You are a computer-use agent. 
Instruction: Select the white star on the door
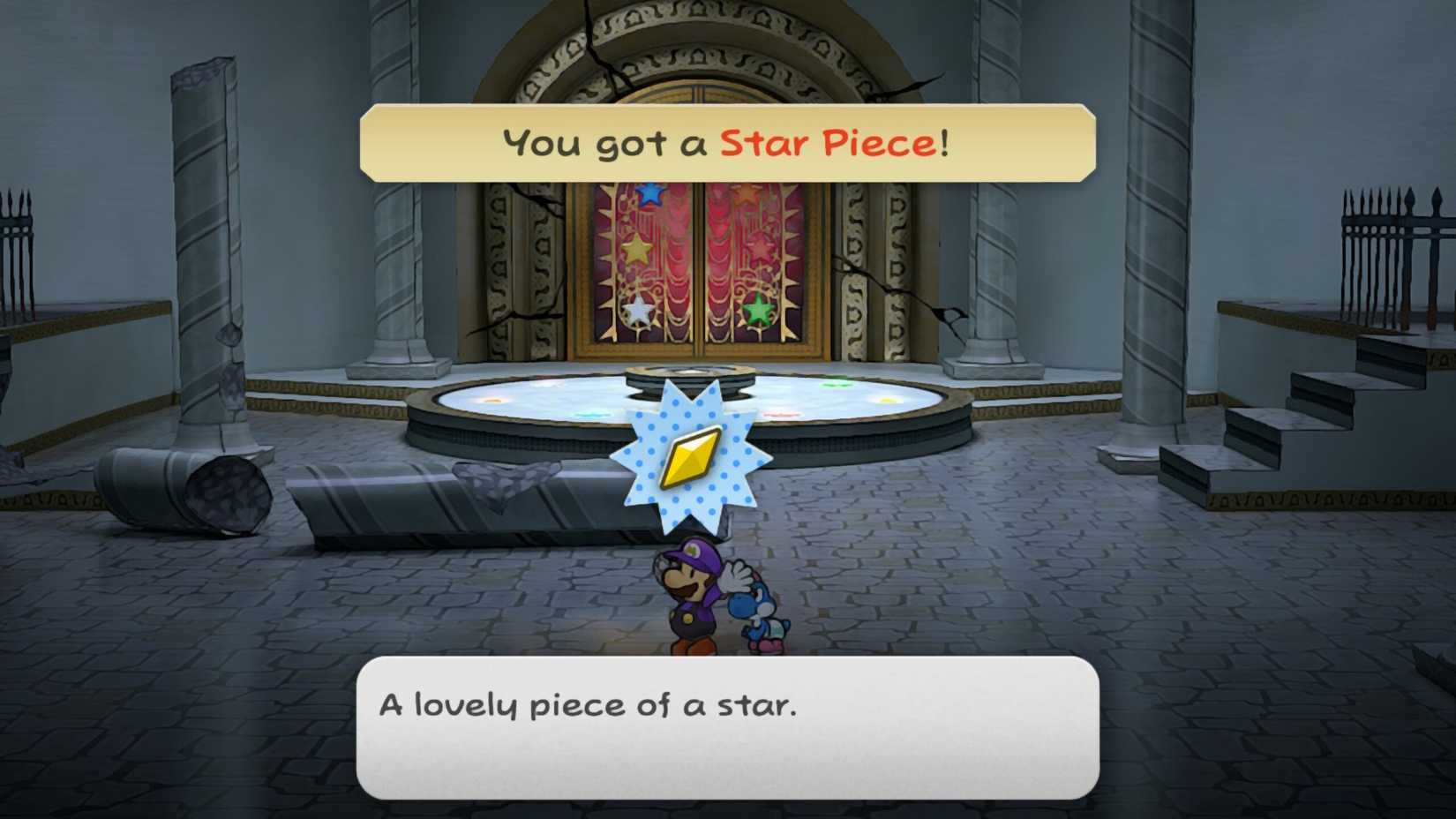point(638,312)
